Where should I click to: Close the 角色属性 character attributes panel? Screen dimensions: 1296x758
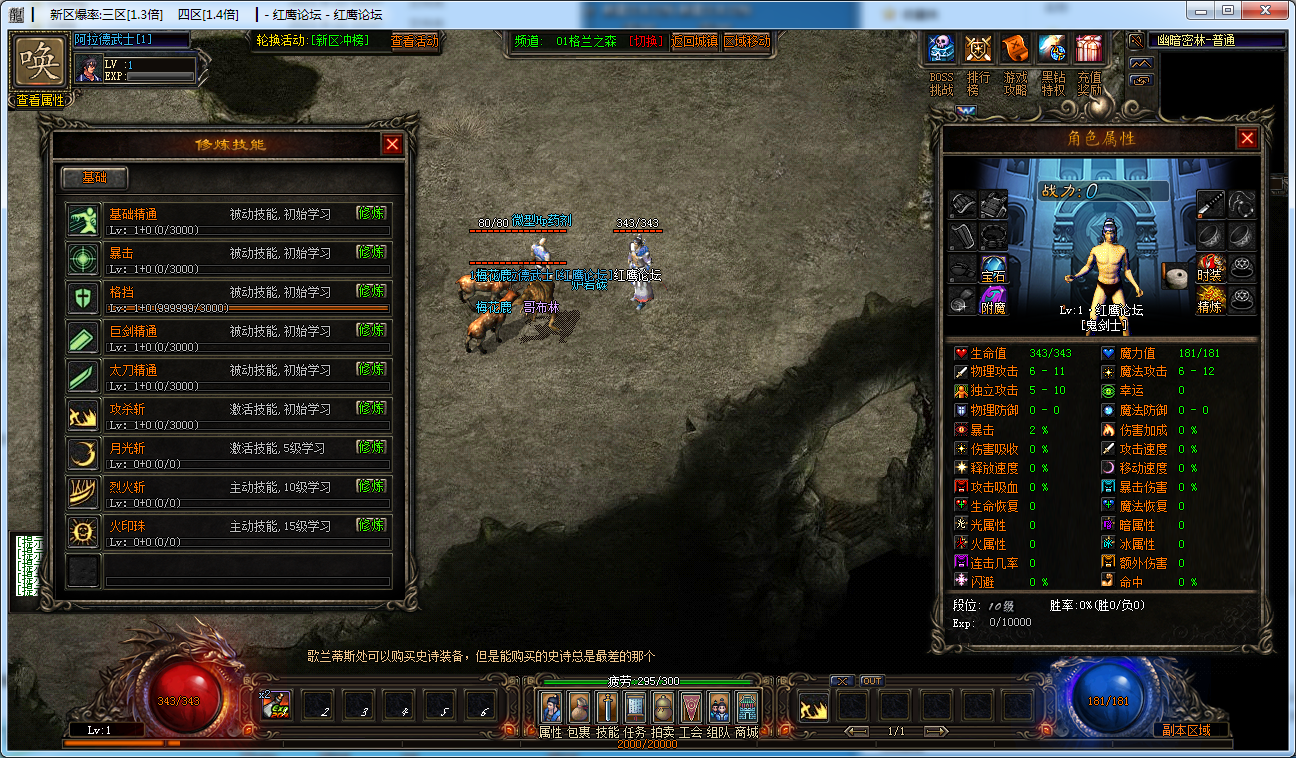(x=1247, y=139)
